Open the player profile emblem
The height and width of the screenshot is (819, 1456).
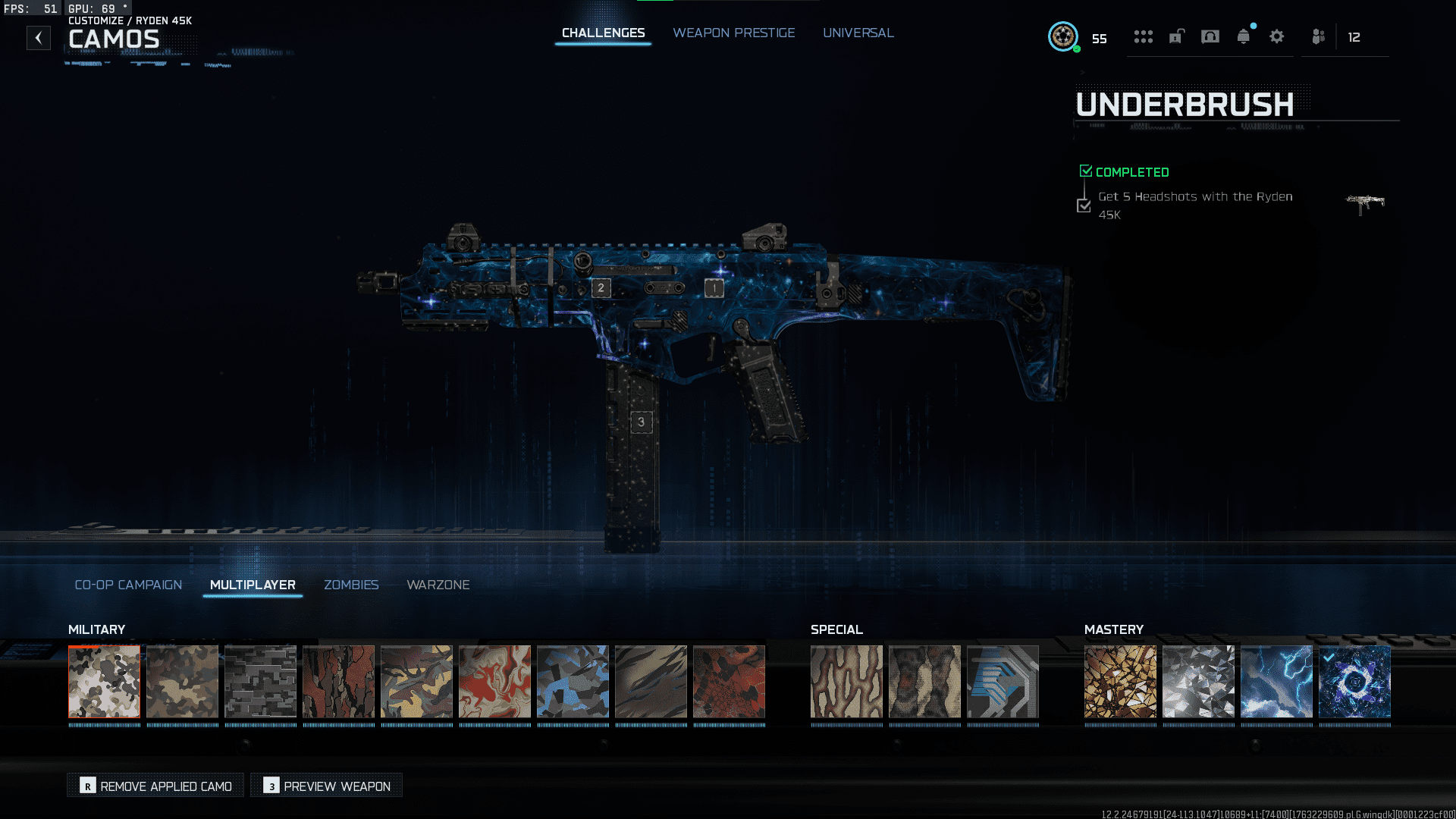click(1062, 36)
